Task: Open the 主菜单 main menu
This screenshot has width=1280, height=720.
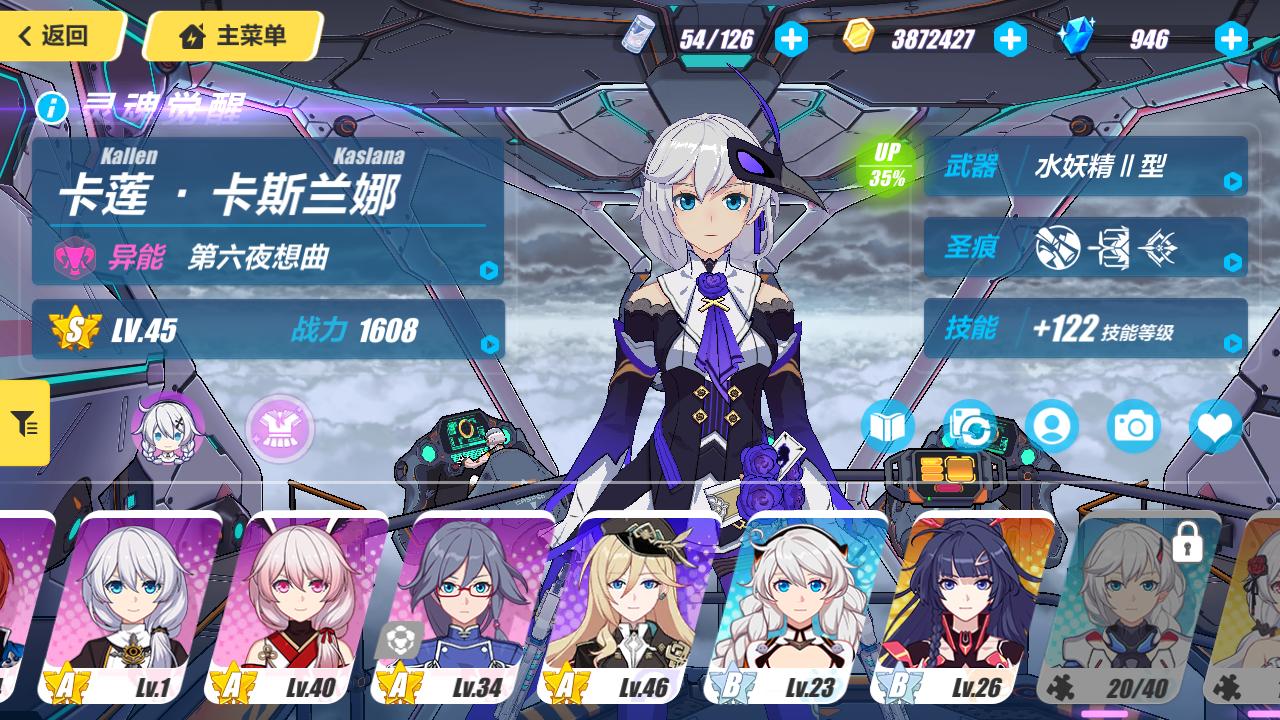Action: pyautogui.click(x=233, y=36)
